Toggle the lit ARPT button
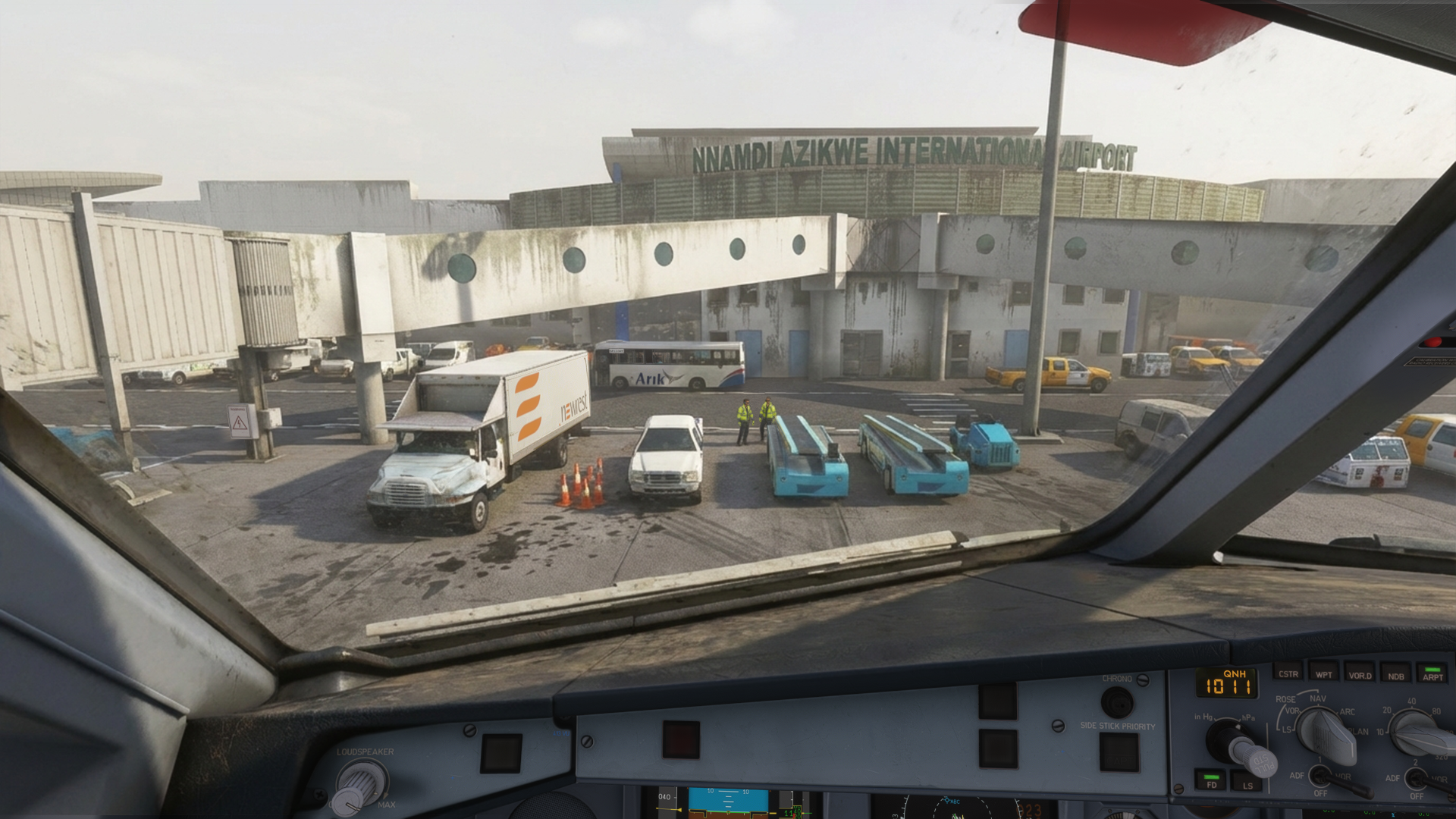 1432,675
